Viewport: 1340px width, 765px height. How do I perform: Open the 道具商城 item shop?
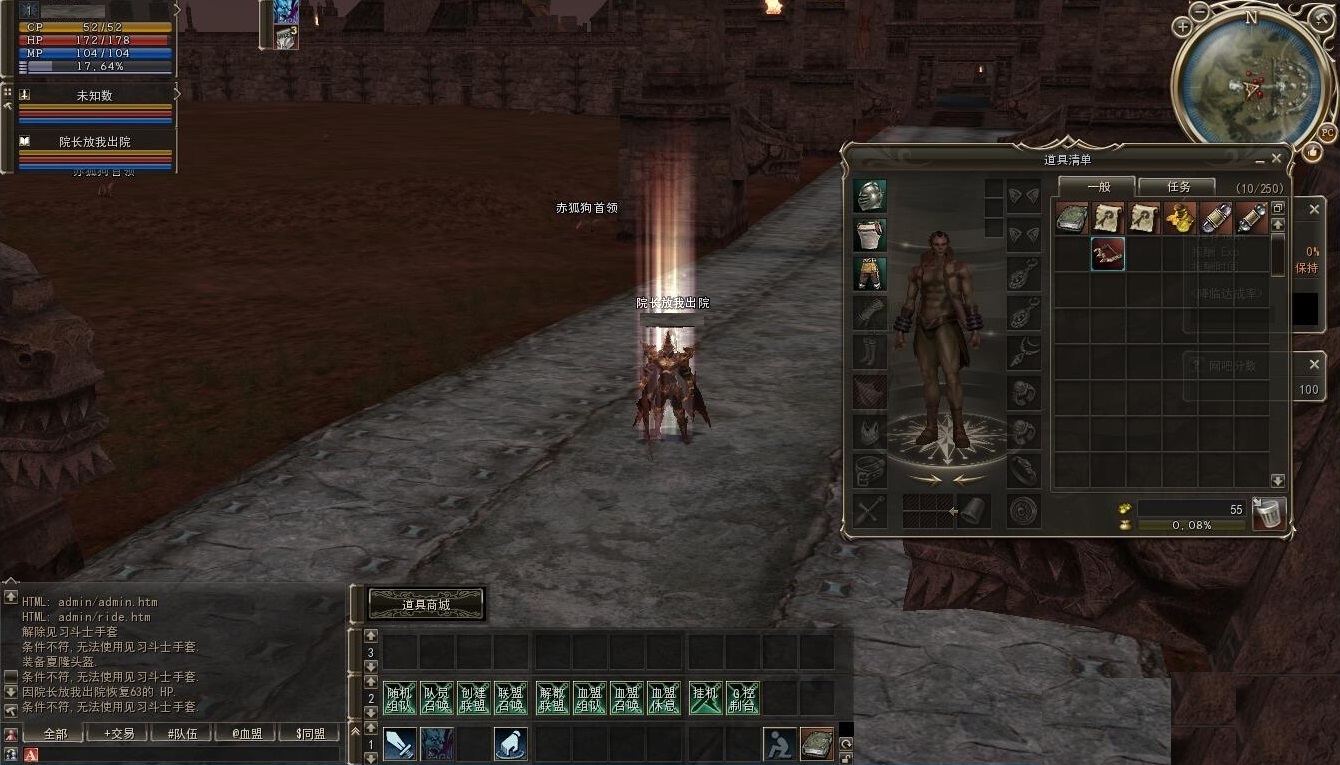(426, 604)
